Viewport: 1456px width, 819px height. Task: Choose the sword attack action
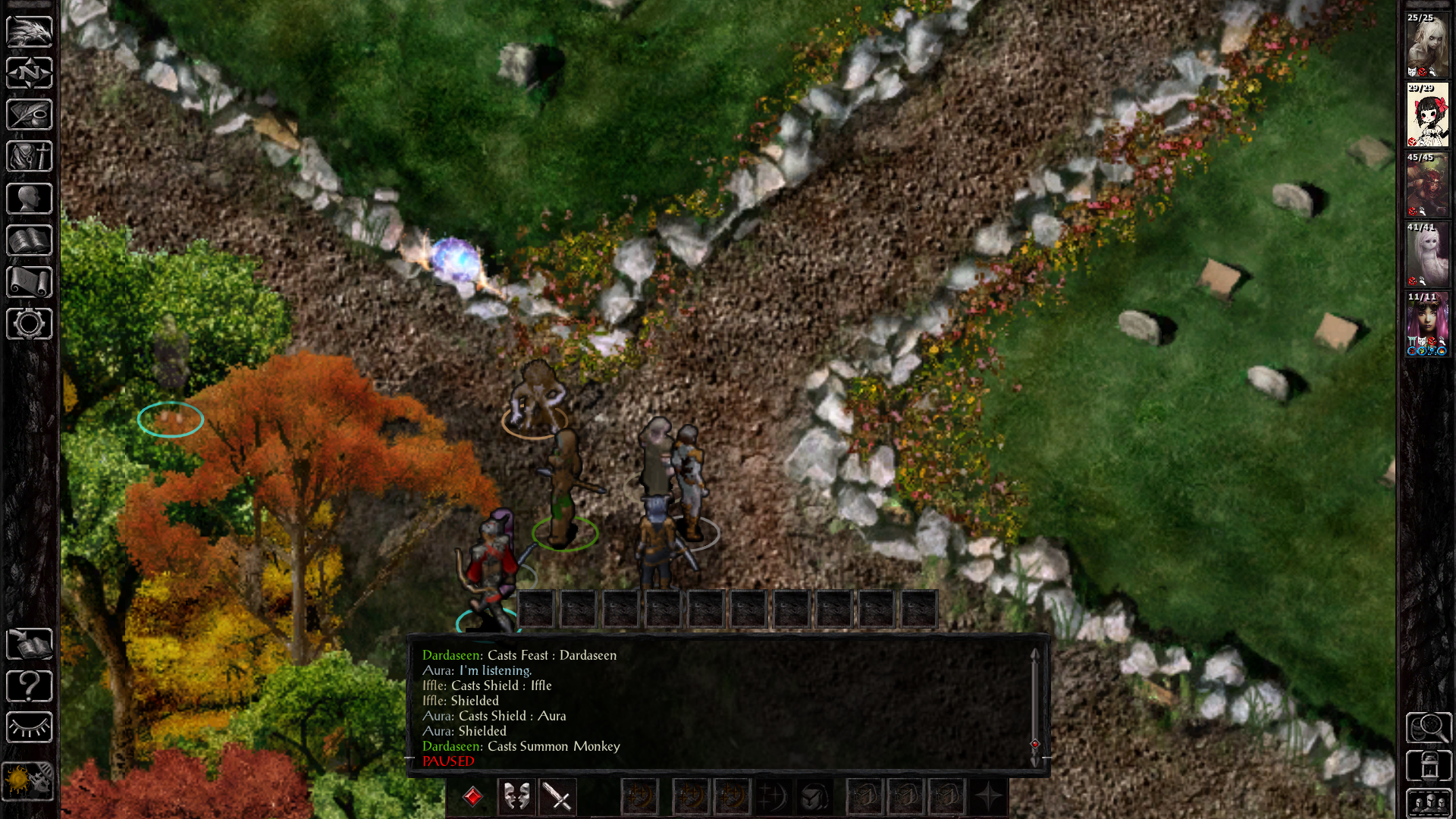[559, 797]
